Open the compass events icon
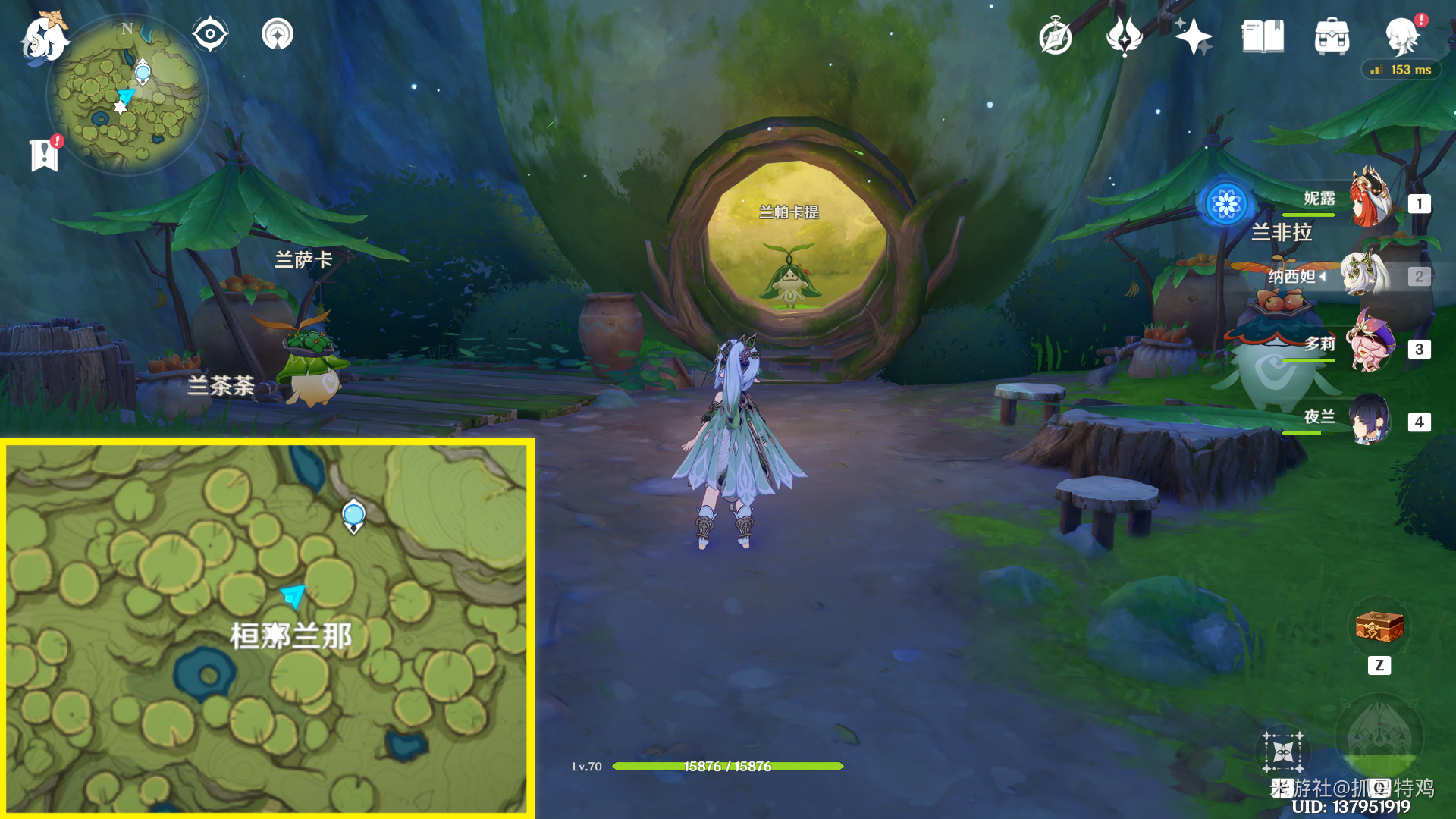1456x819 pixels. point(1056,37)
